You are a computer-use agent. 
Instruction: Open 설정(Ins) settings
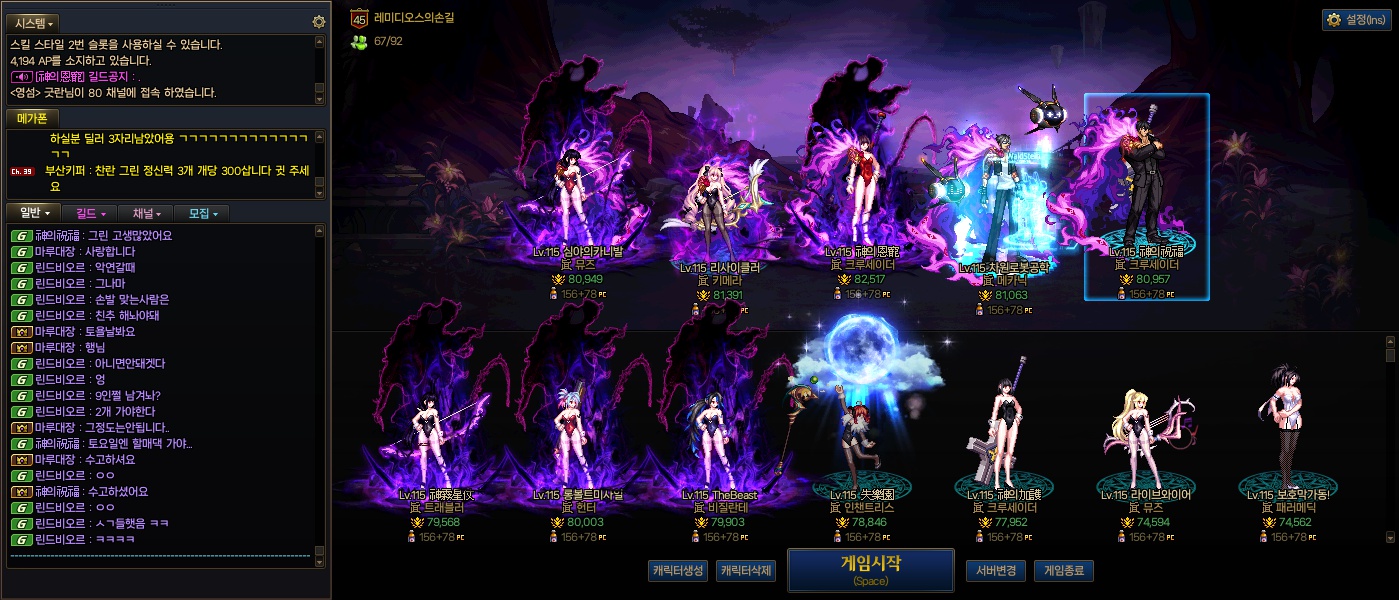tap(1356, 19)
